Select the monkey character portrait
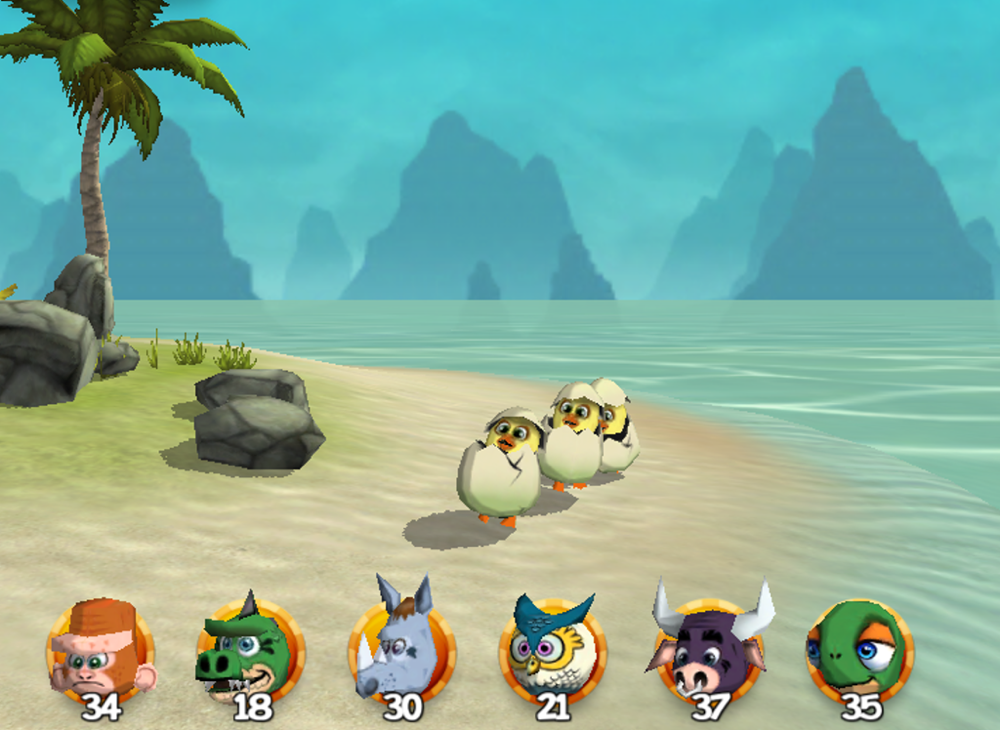1000x730 pixels. (100, 650)
